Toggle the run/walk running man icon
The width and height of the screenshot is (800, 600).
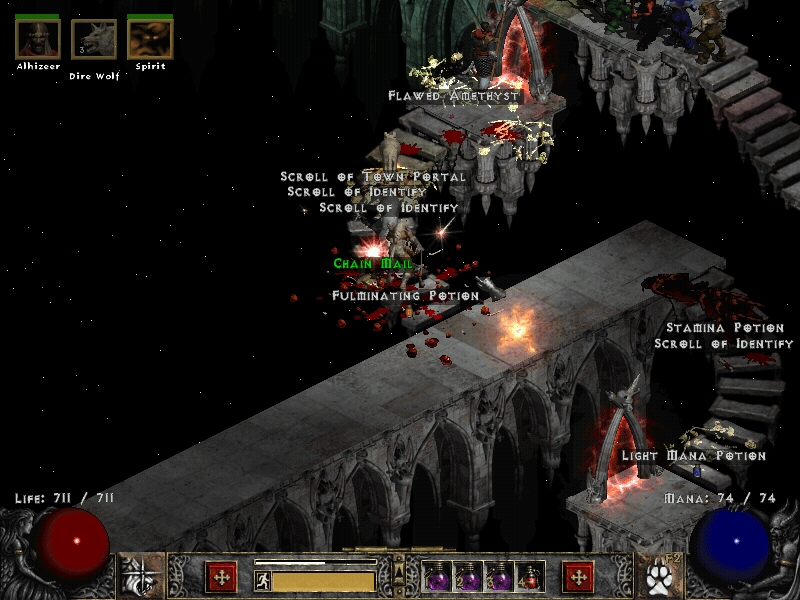(x=263, y=580)
